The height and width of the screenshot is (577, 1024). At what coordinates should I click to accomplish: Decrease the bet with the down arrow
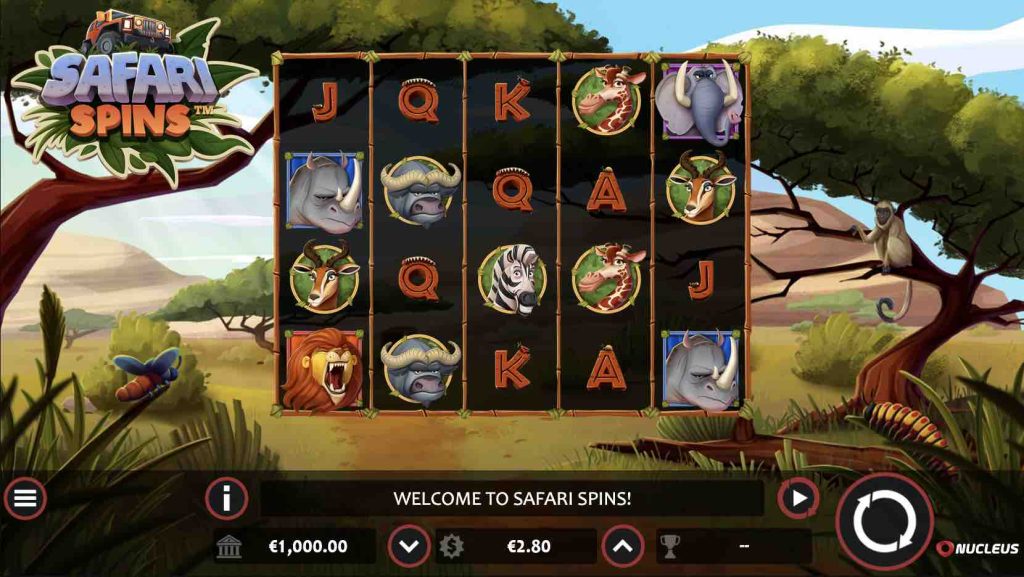click(x=409, y=546)
